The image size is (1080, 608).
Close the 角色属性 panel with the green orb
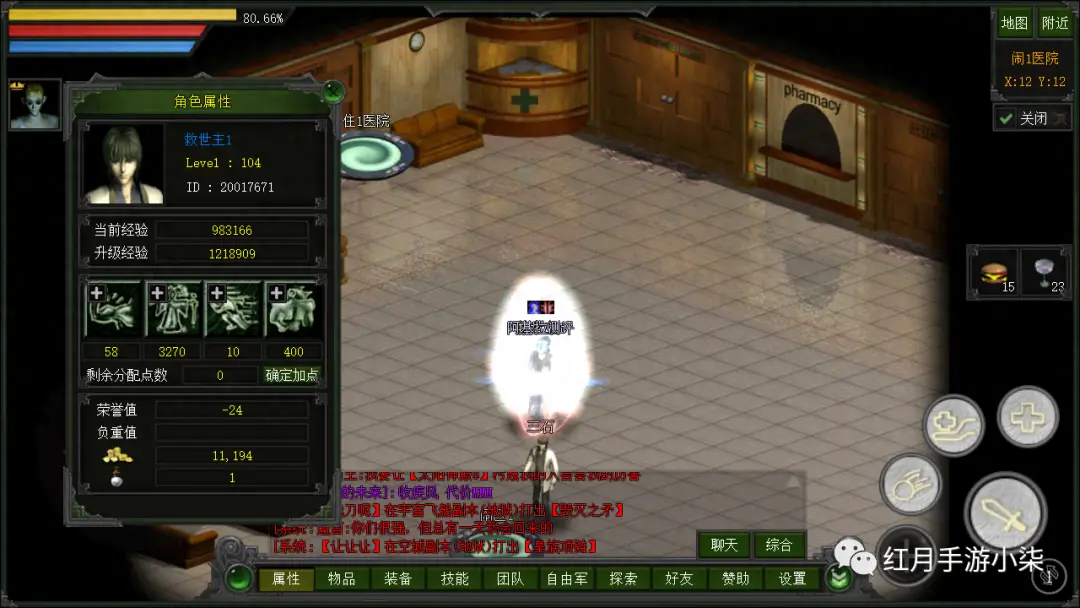[334, 93]
